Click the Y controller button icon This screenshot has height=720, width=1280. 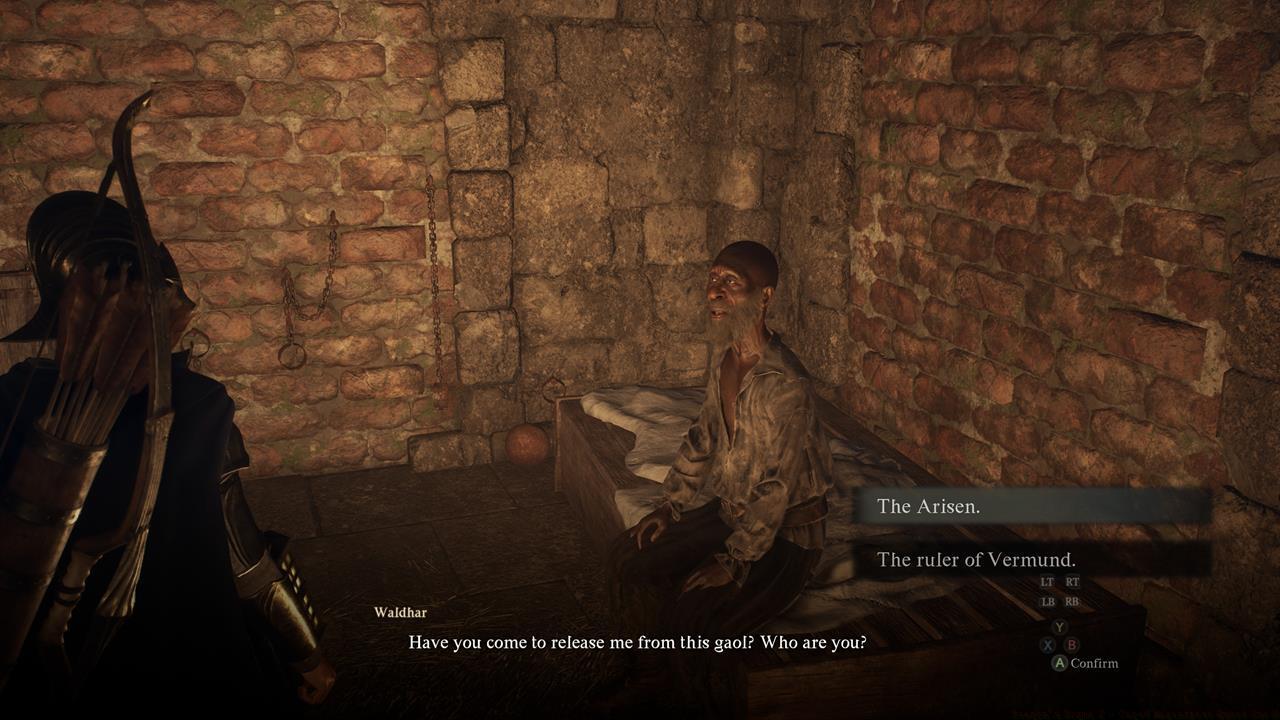click(x=1059, y=627)
